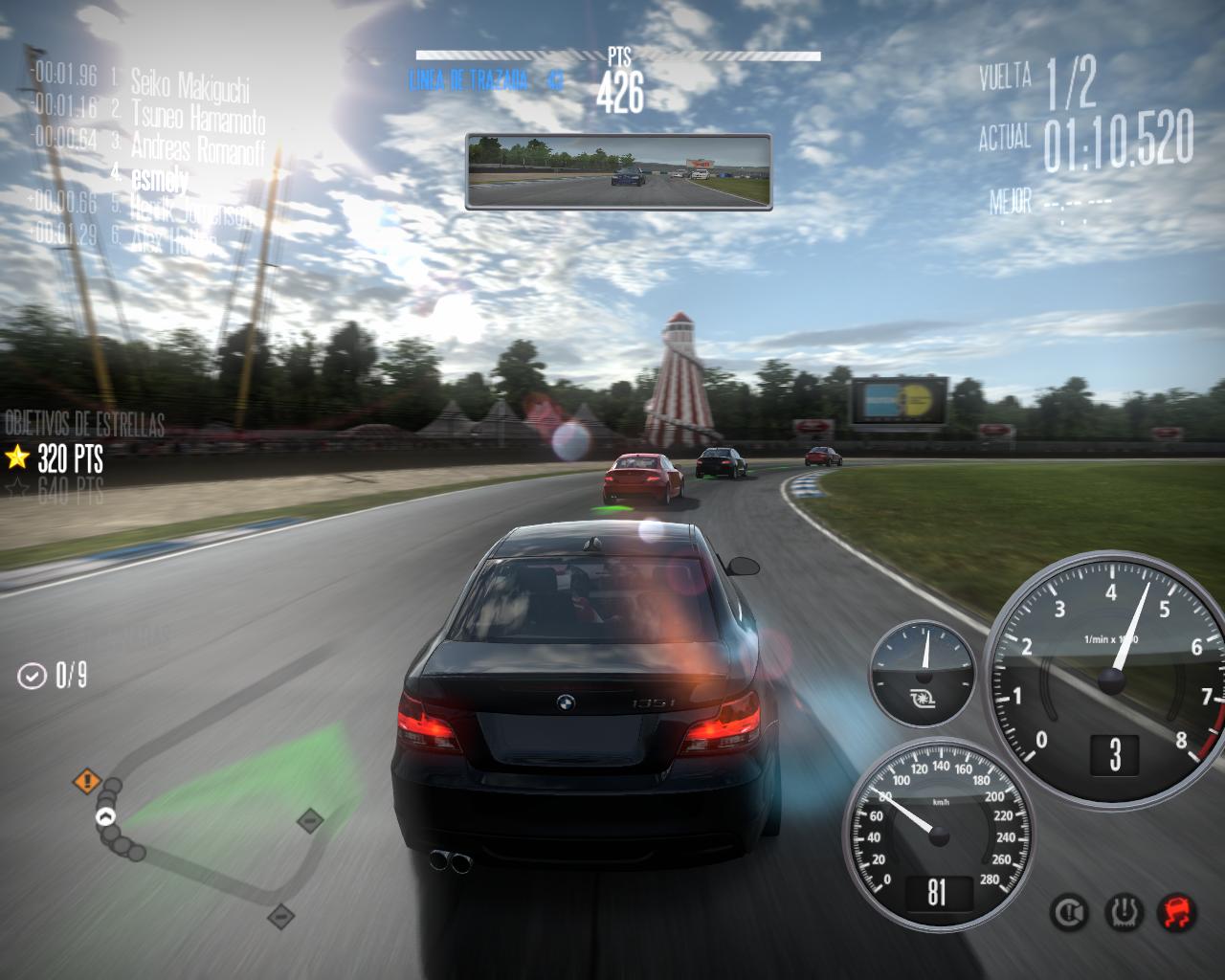The height and width of the screenshot is (980, 1225).
Task: Click the orange warning marker on the minimap
Action: tap(88, 781)
